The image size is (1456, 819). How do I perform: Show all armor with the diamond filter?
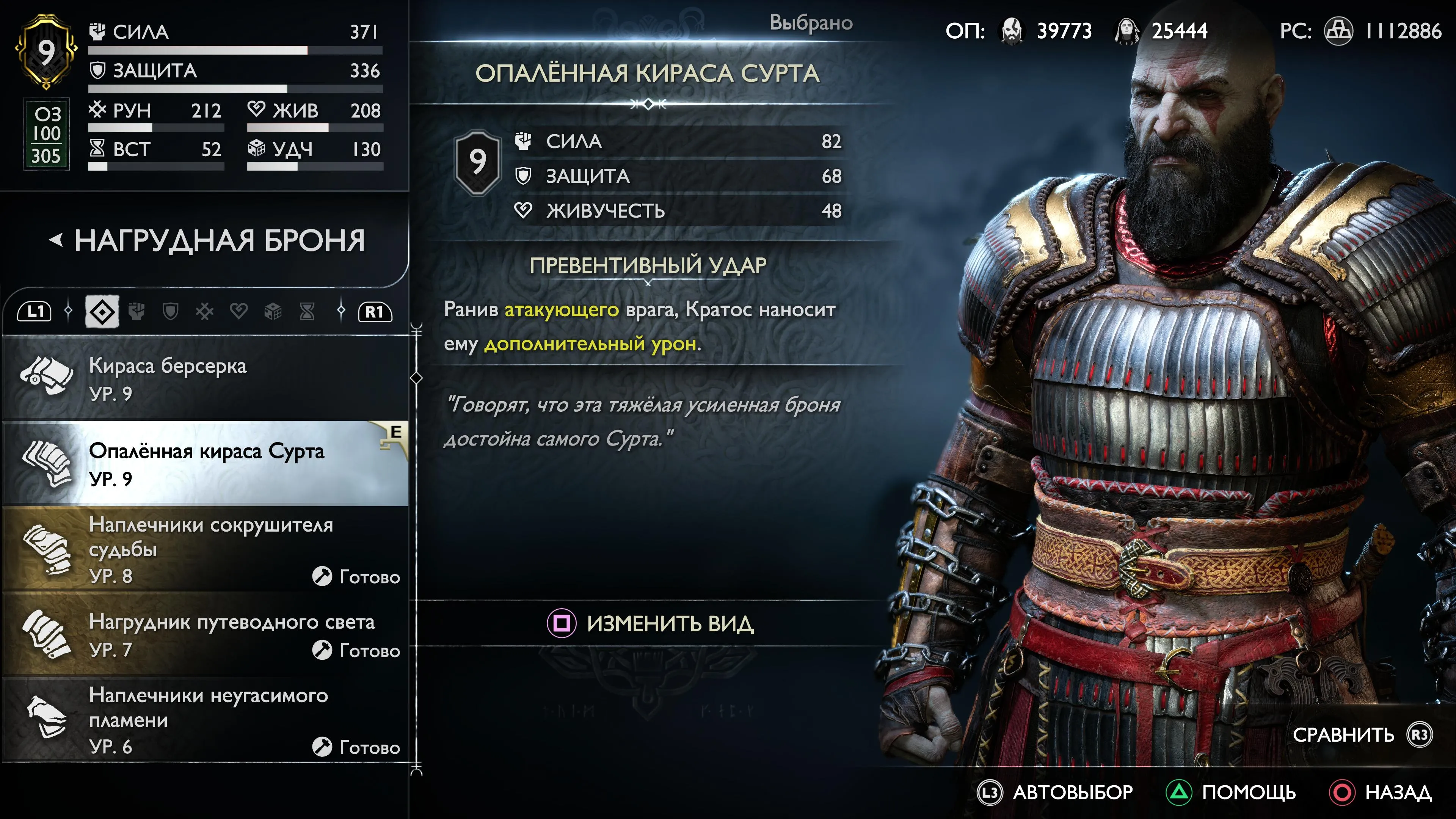tap(102, 311)
